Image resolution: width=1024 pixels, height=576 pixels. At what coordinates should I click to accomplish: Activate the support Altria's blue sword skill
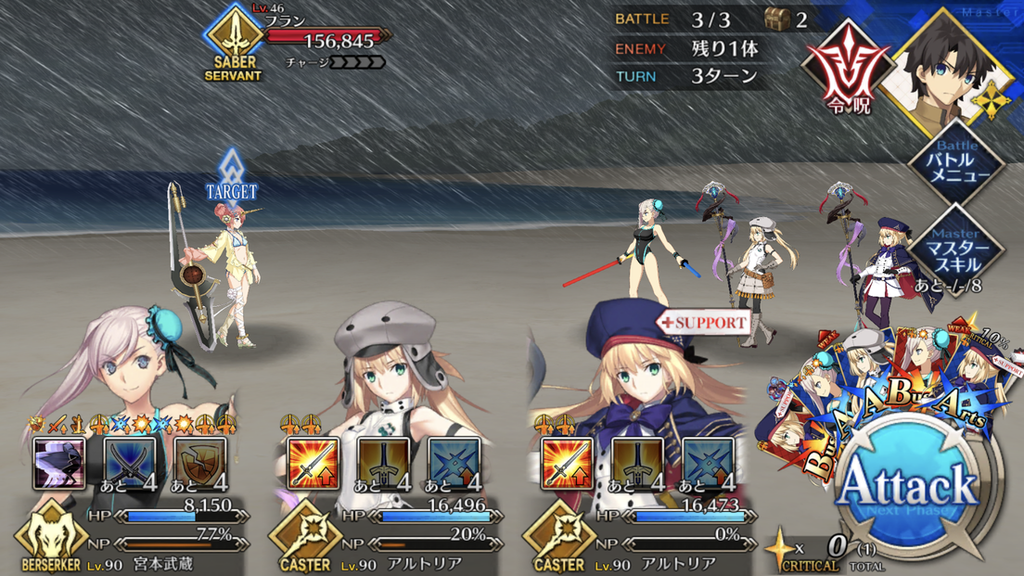pyautogui.click(x=708, y=462)
